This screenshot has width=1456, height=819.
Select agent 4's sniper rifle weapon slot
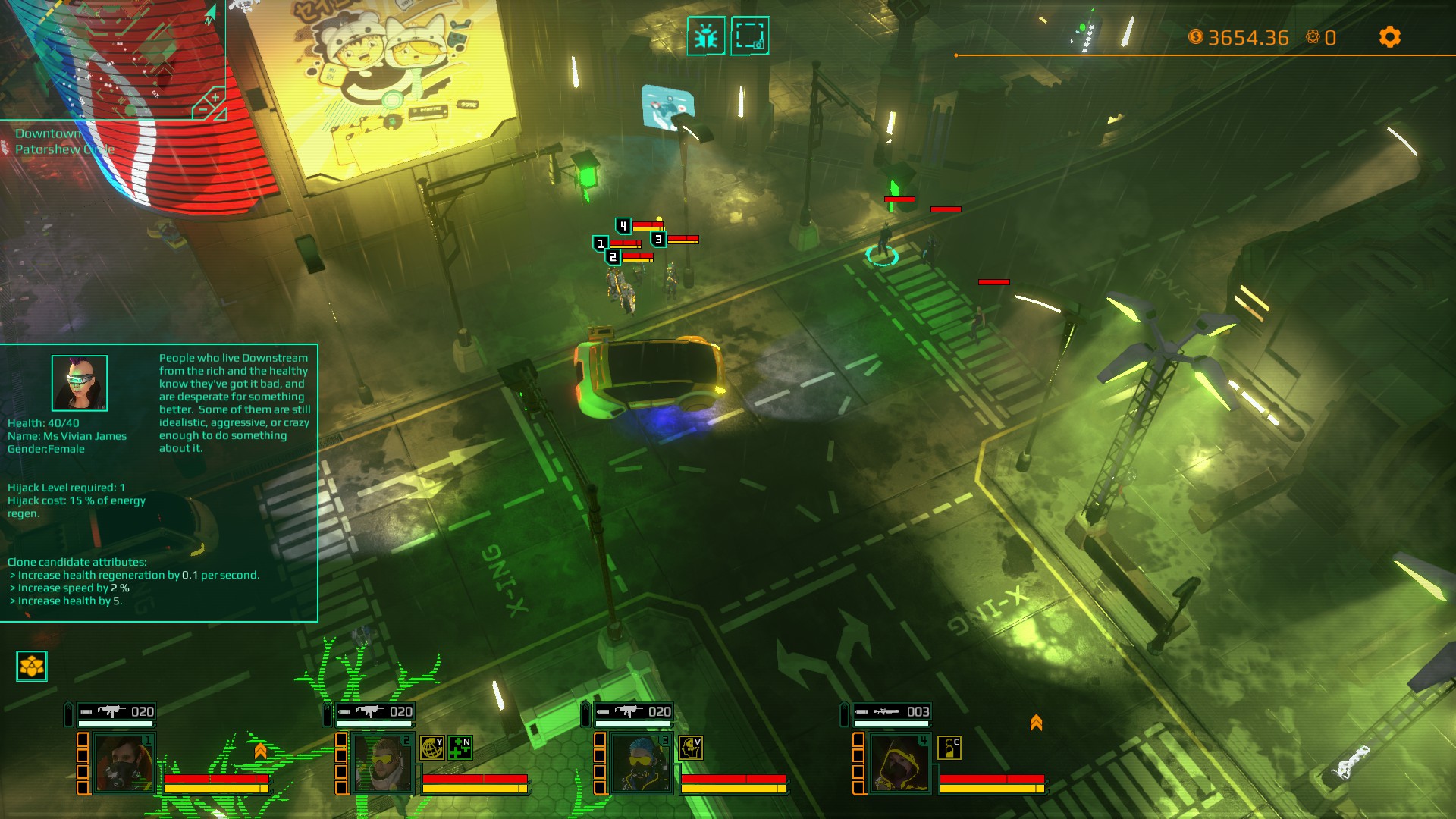point(892,711)
